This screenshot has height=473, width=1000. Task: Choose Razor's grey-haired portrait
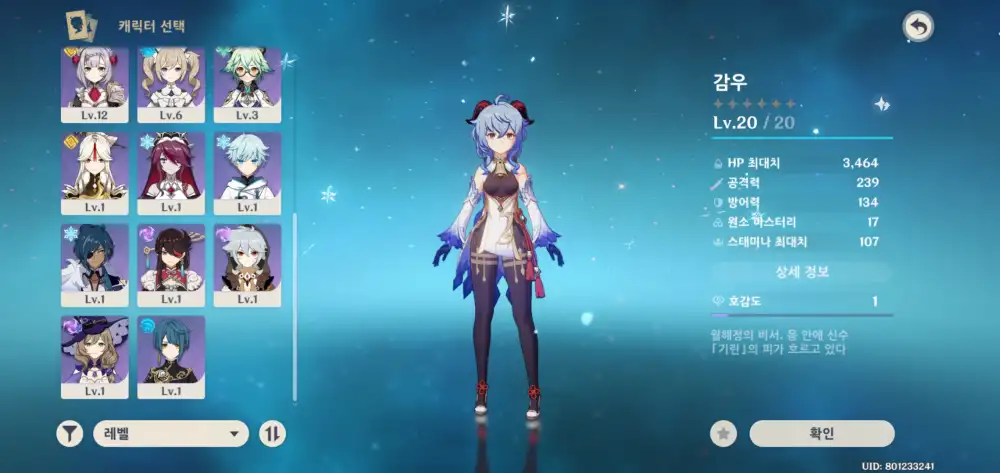247,262
